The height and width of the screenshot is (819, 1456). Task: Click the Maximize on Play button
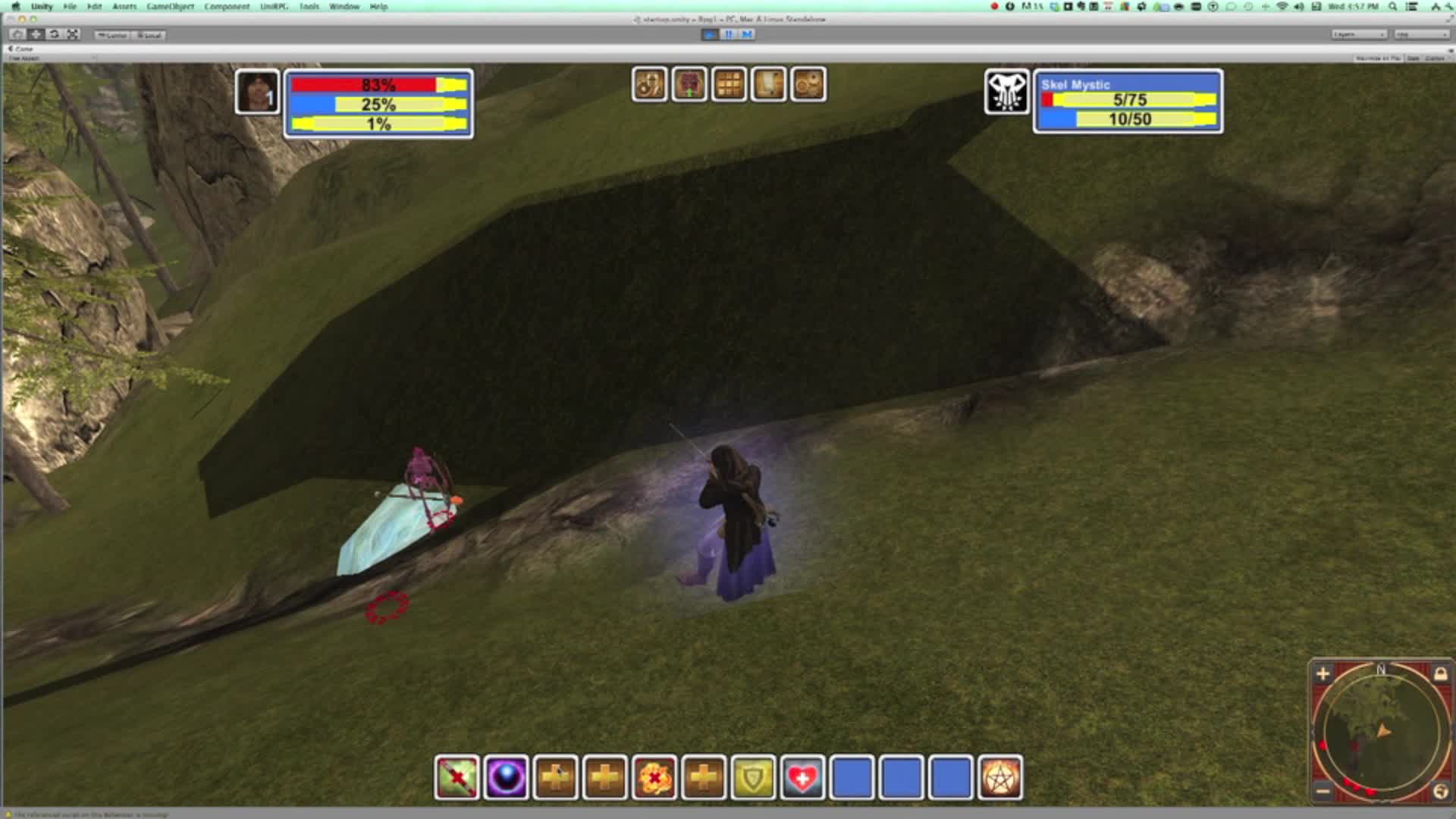[1380, 57]
